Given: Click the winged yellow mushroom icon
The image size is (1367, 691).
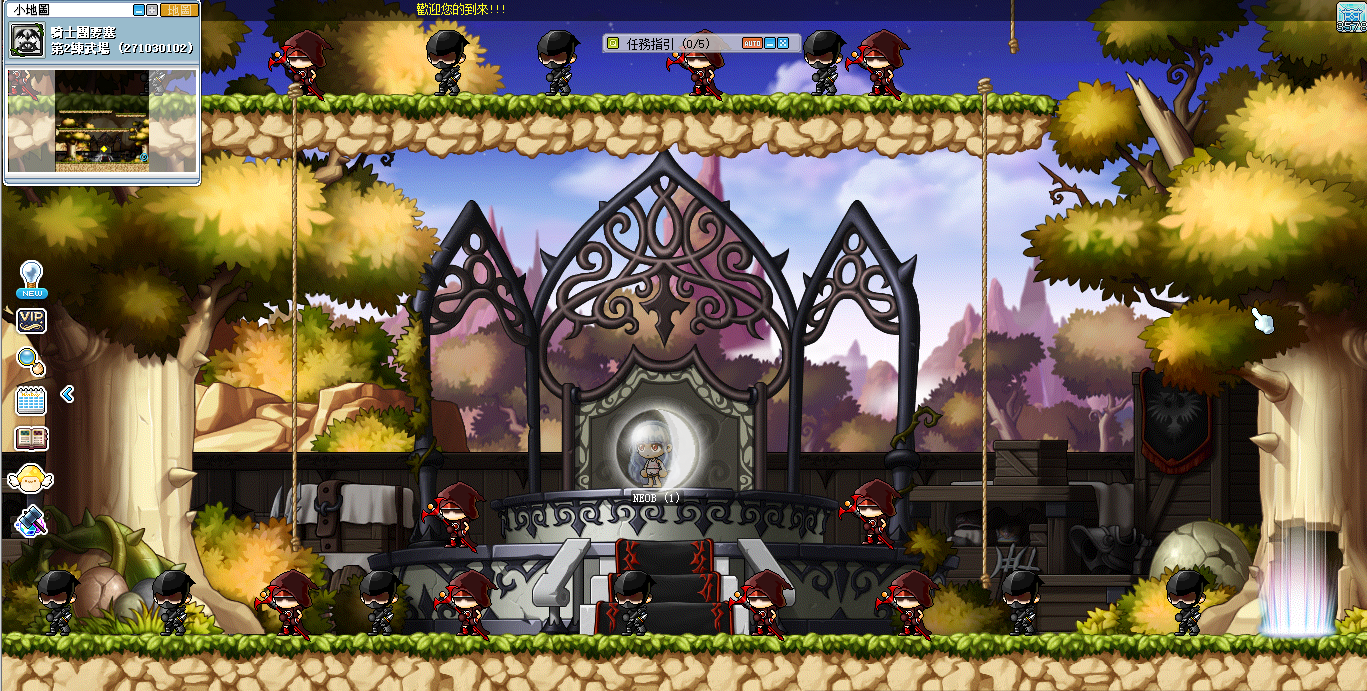Looking at the screenshot, I should [31, 478].
